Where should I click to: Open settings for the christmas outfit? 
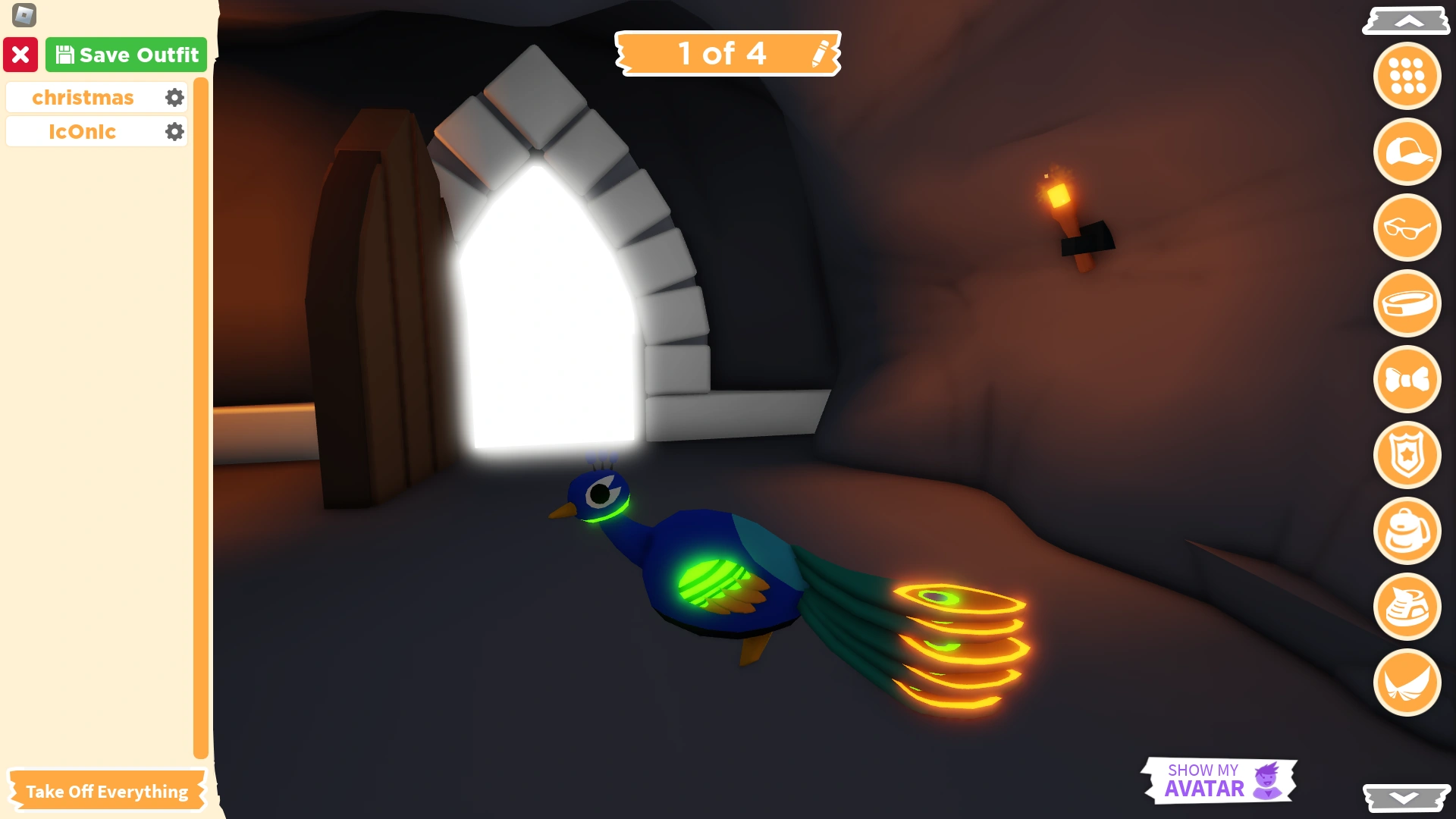(174, 97)
